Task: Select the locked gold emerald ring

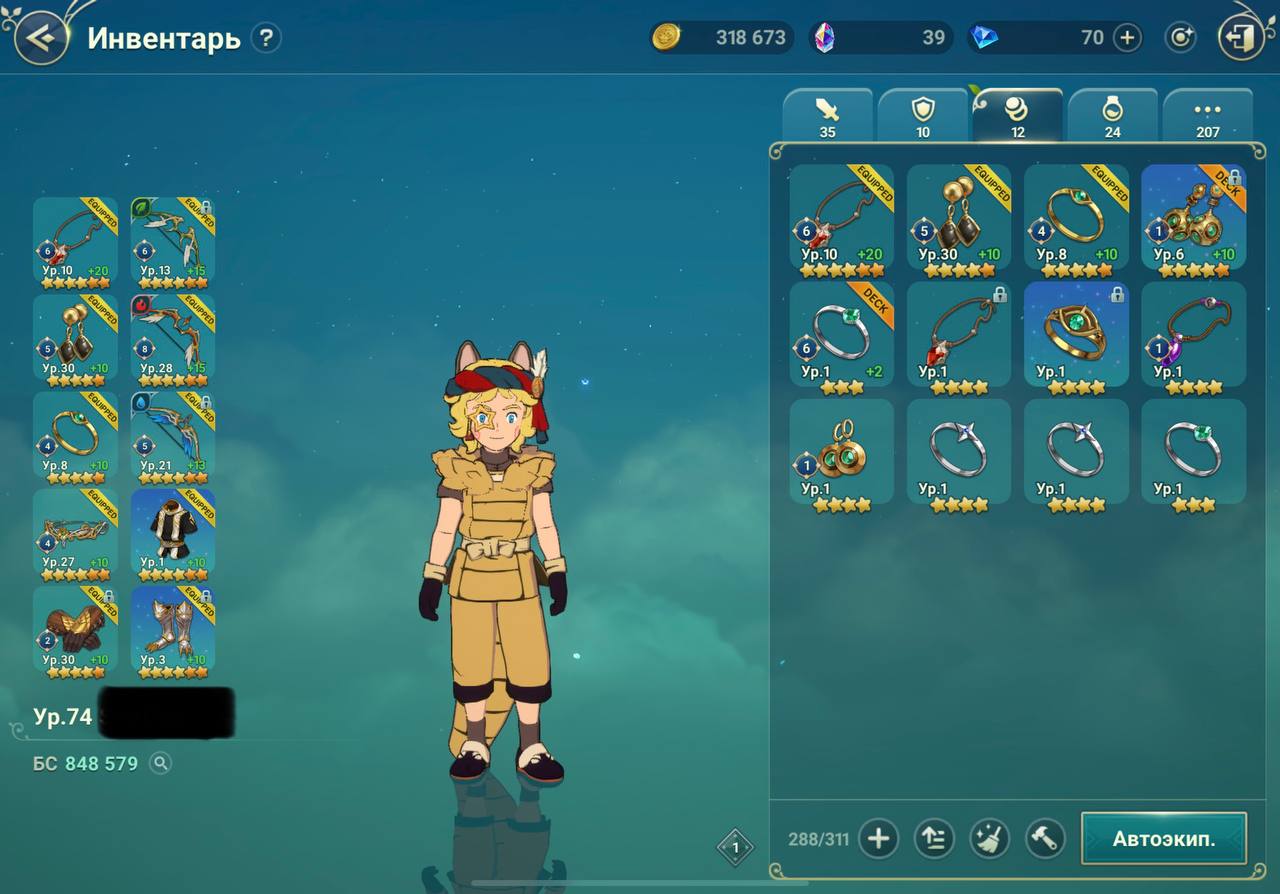Action: pyautogui.click(x=1076, y=334)
